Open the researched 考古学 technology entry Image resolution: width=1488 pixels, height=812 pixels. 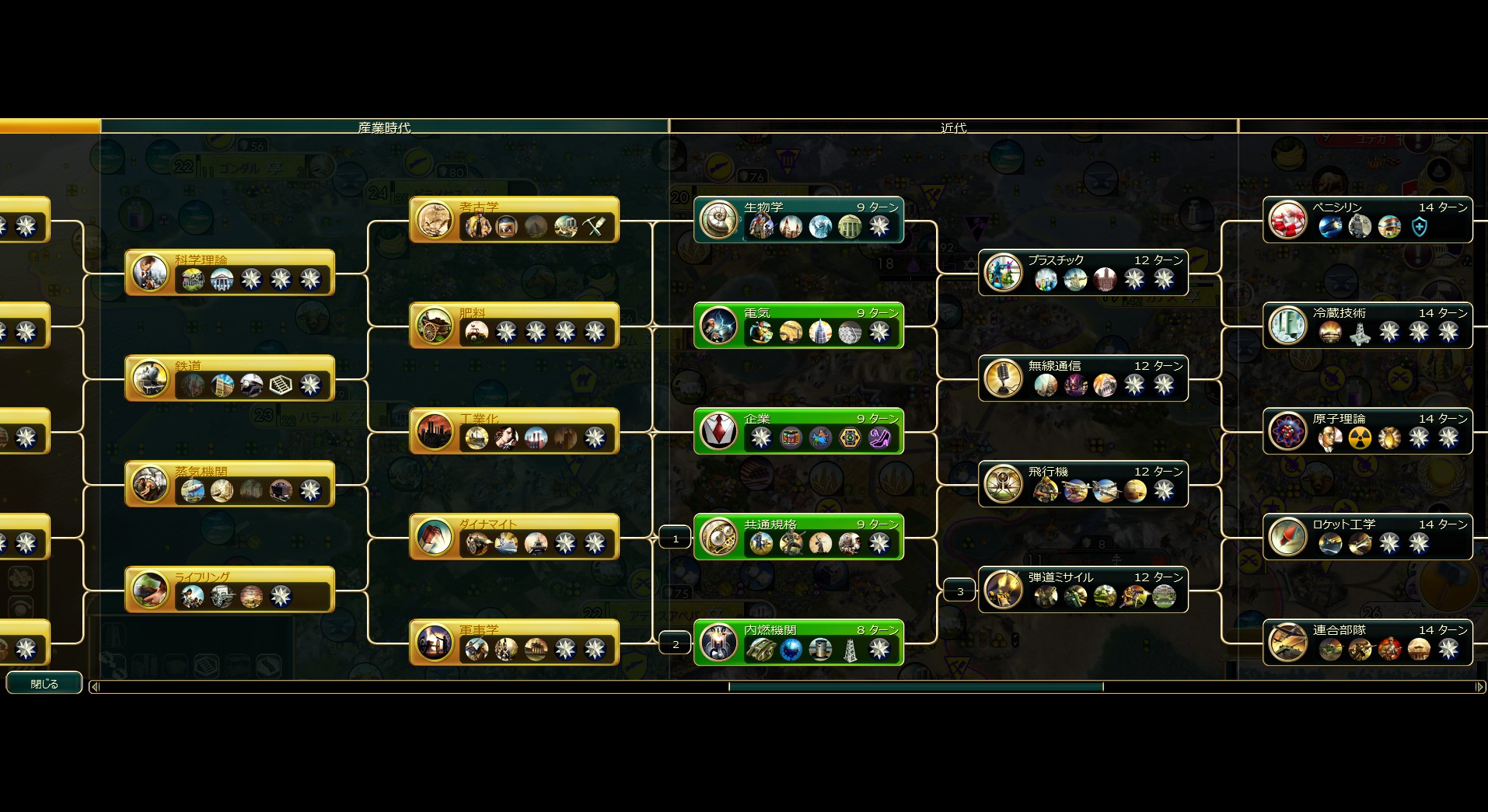tap(514, 219)
